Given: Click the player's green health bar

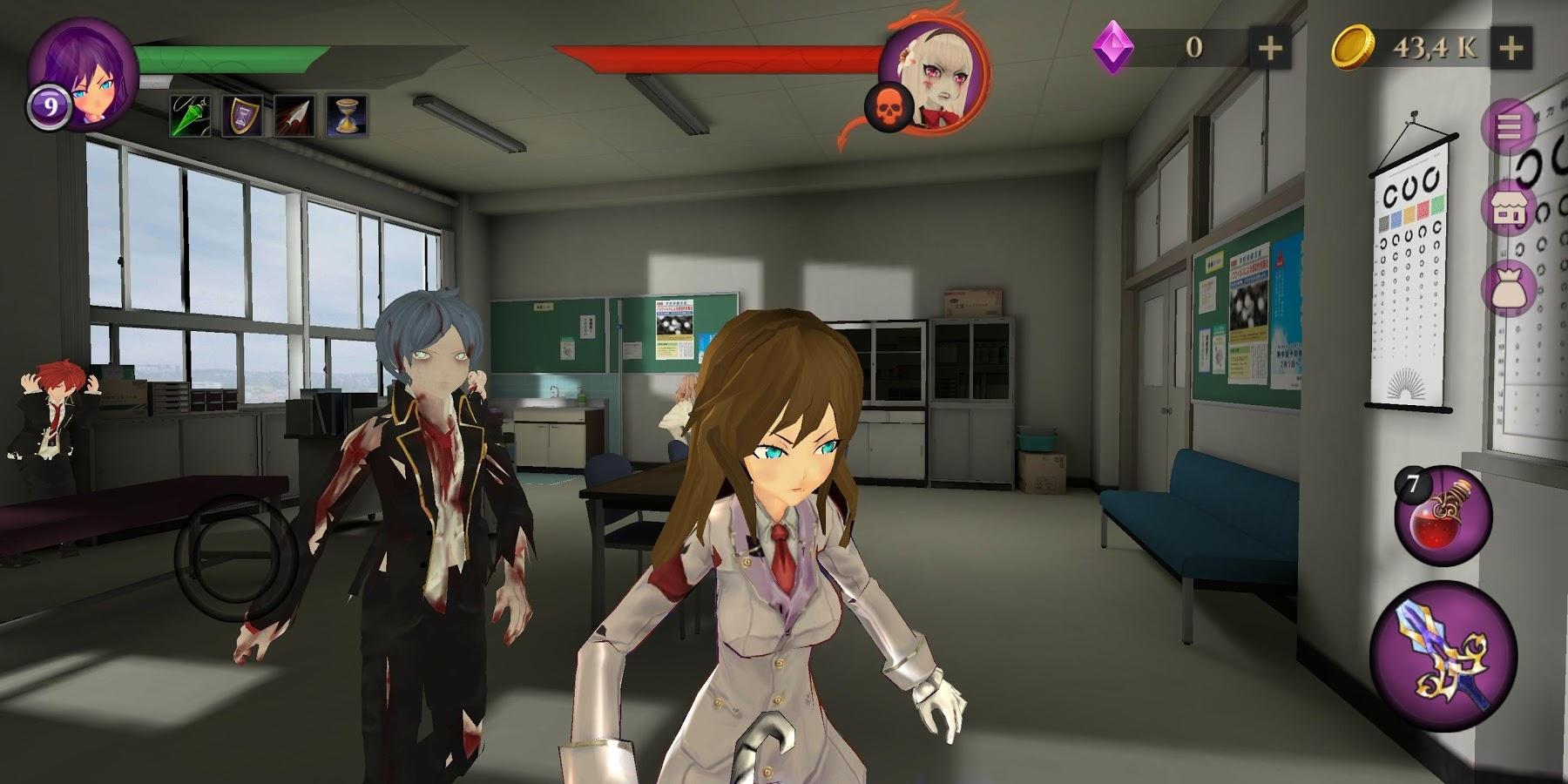Looking at the screenshot, I should [x=231, y=57].
